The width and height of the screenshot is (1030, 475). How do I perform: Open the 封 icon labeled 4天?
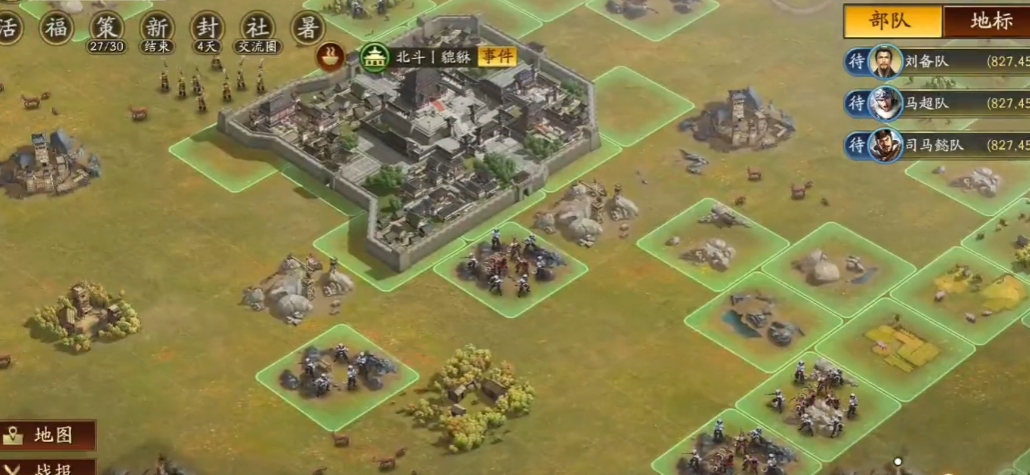pos(207,27)
